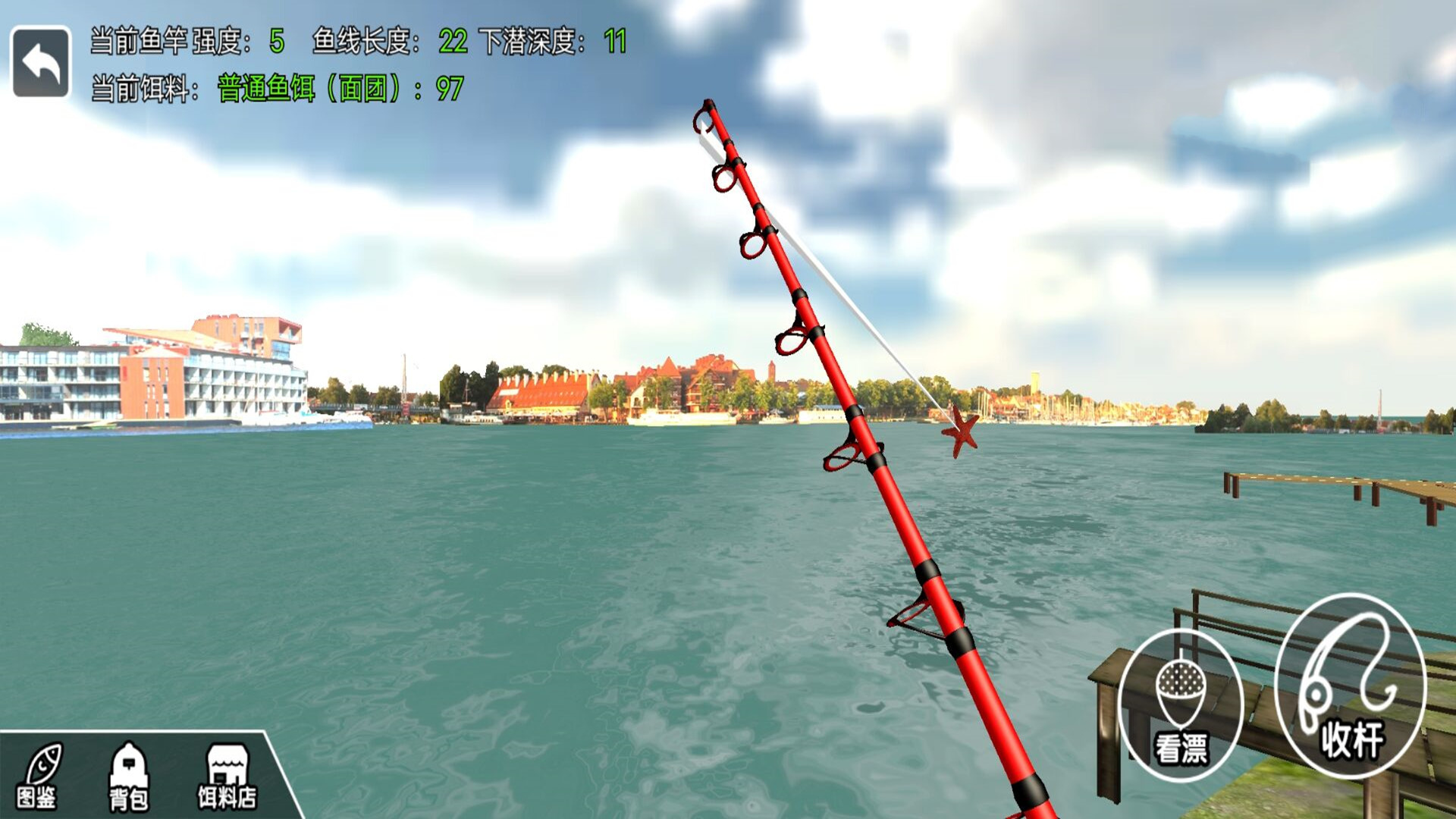1456x819 pixels.
Task: Reel in with the 收杆 button
Action: 1350,686
